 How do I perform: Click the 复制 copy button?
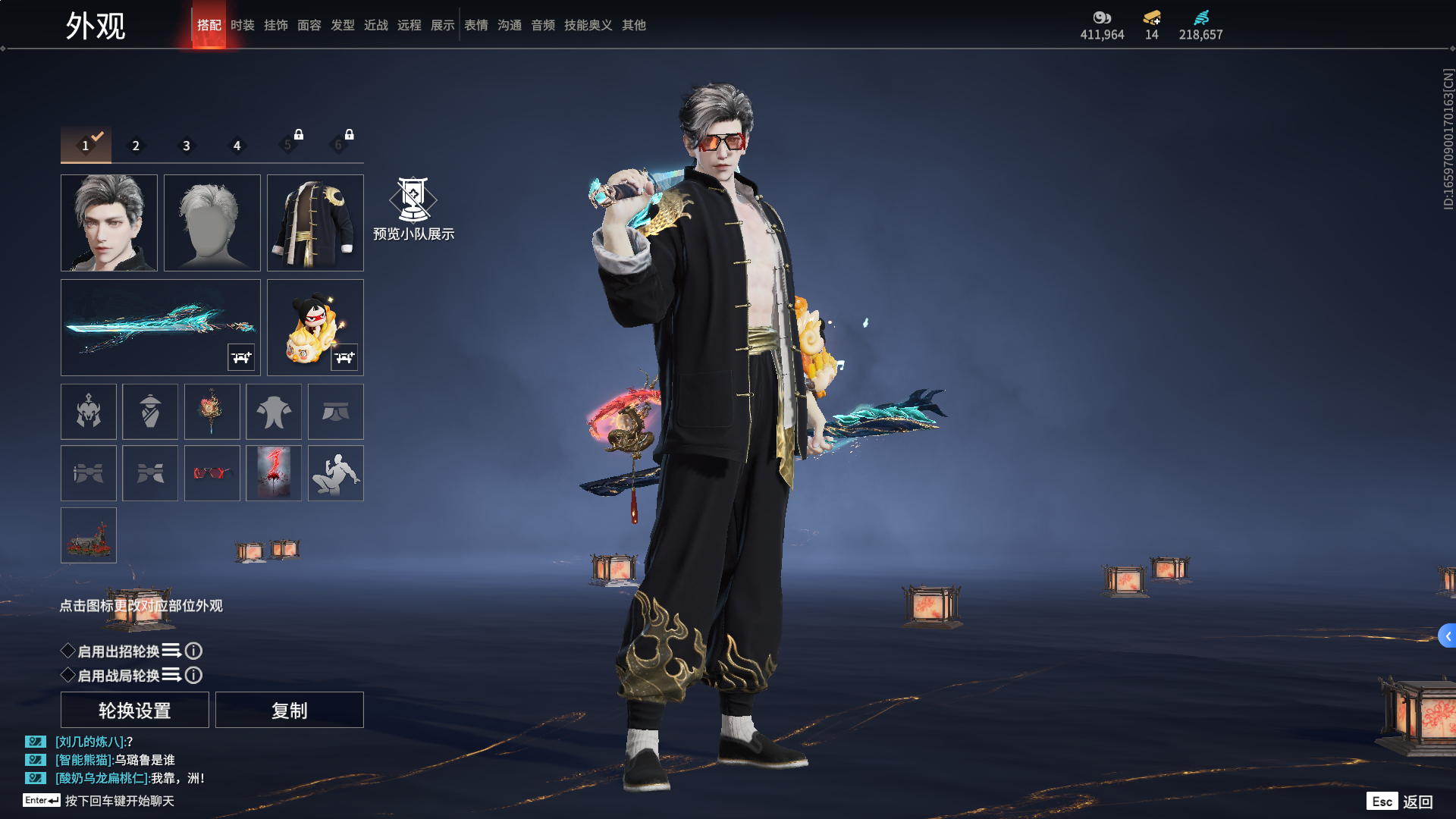coord(290,710)
